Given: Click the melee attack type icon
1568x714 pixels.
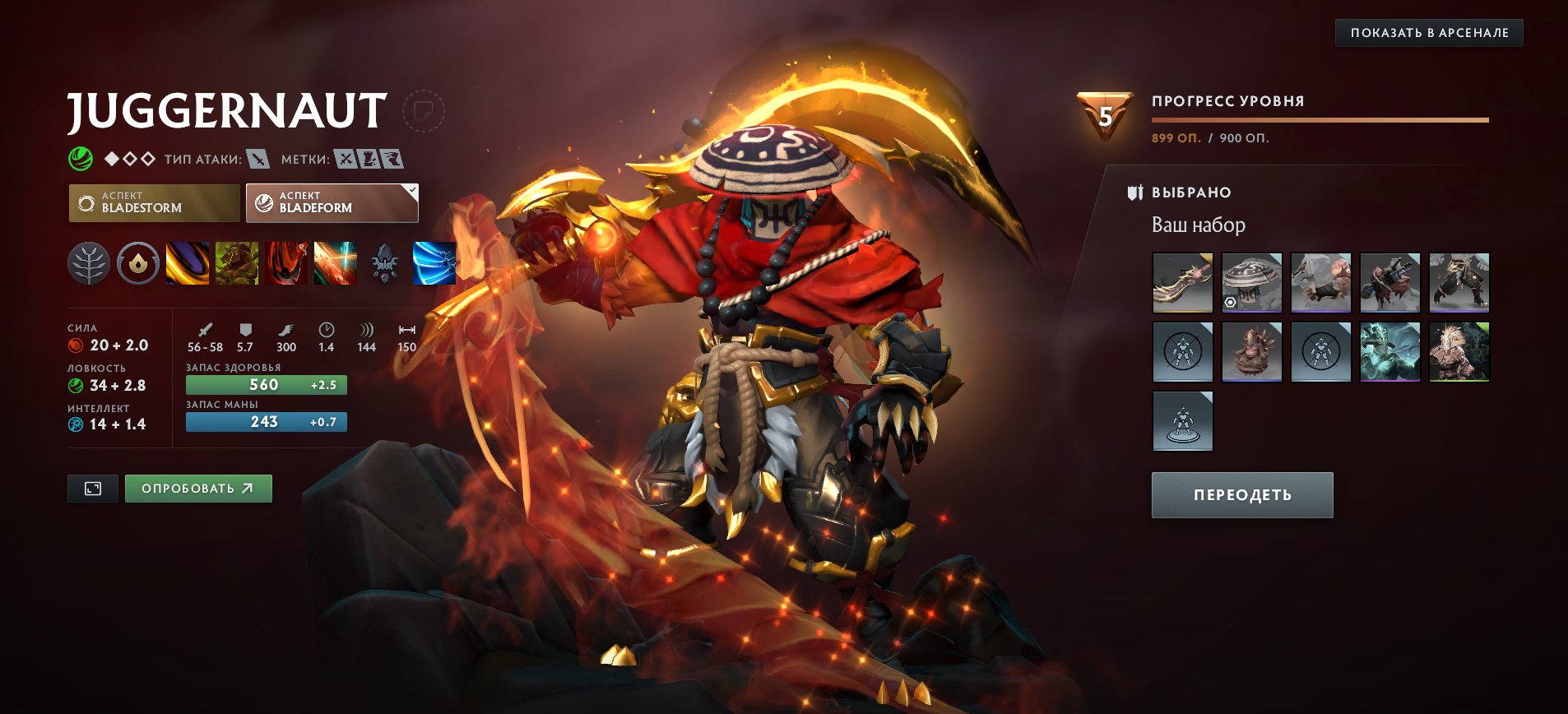Looking at the screenshot, I should (257, 160).
